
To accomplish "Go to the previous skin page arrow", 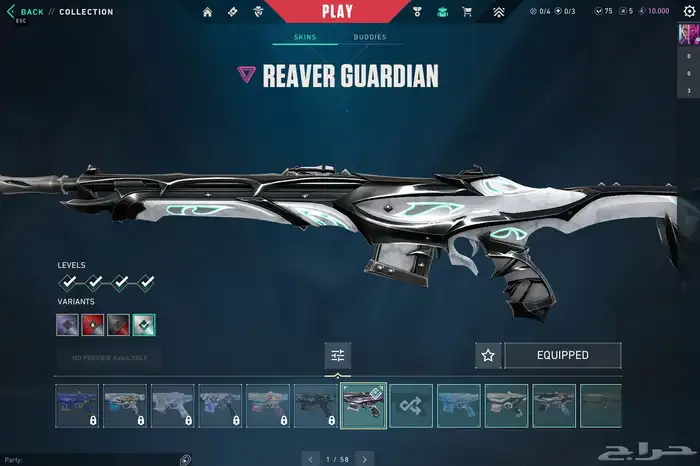I will pyautogui.click(x=309, y=459).
